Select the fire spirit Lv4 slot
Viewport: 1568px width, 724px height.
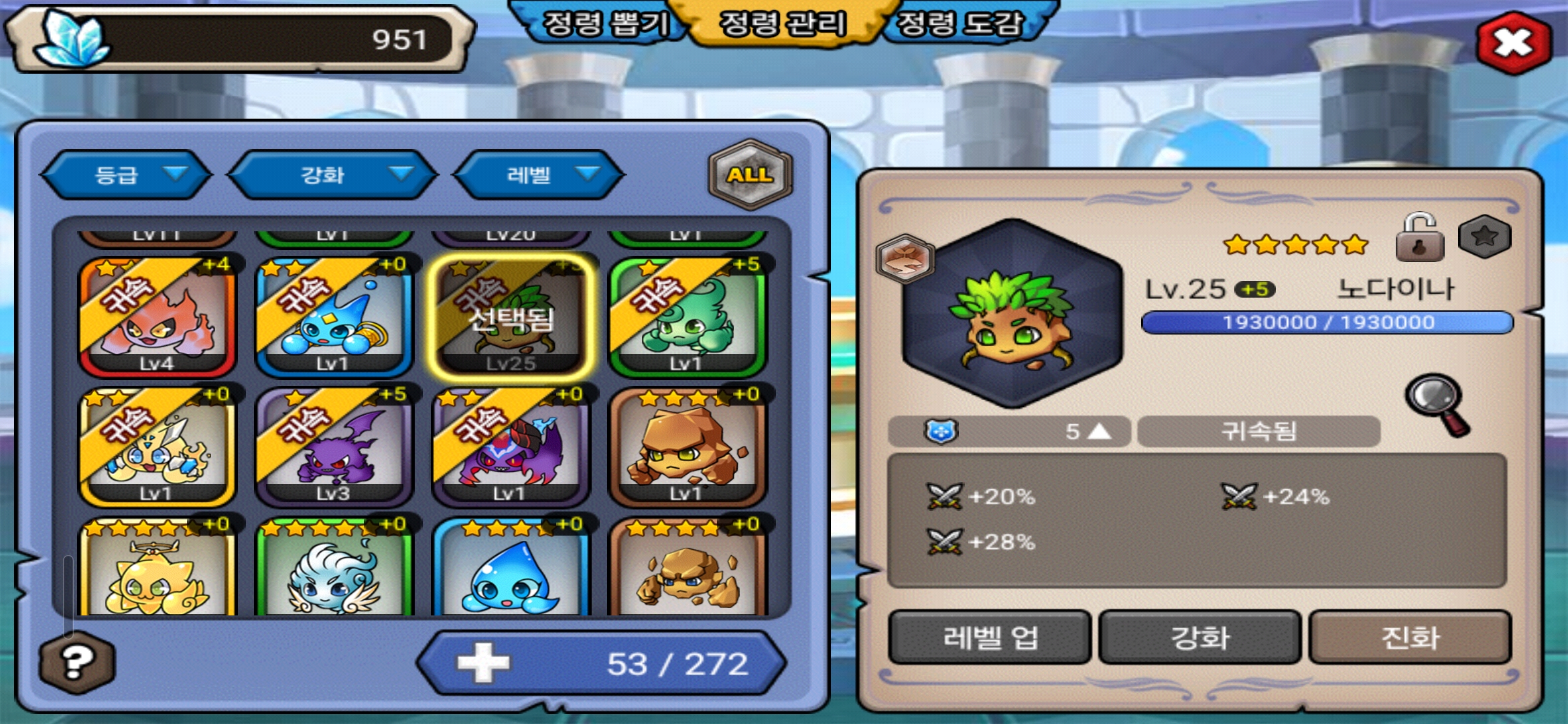(157, 316)
